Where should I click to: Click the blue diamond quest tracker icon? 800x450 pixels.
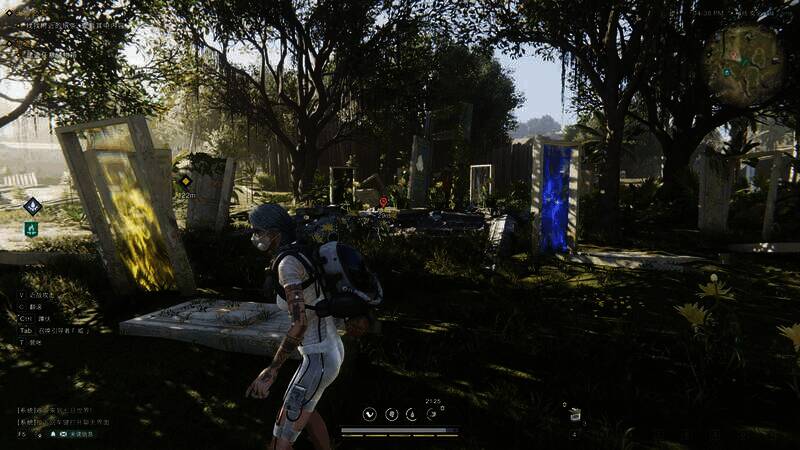[x=32, y=206]
